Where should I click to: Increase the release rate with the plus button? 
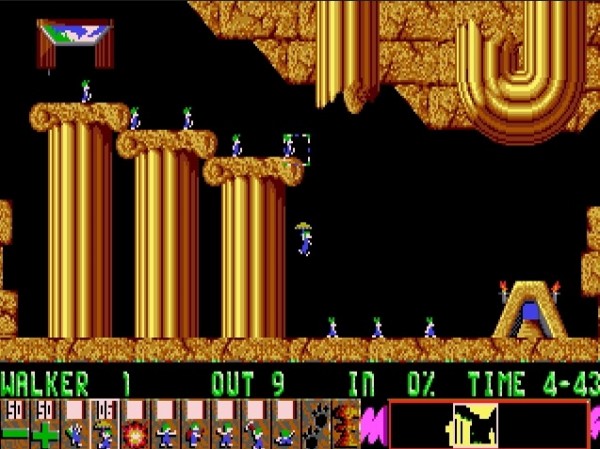(x=44, y=424)
